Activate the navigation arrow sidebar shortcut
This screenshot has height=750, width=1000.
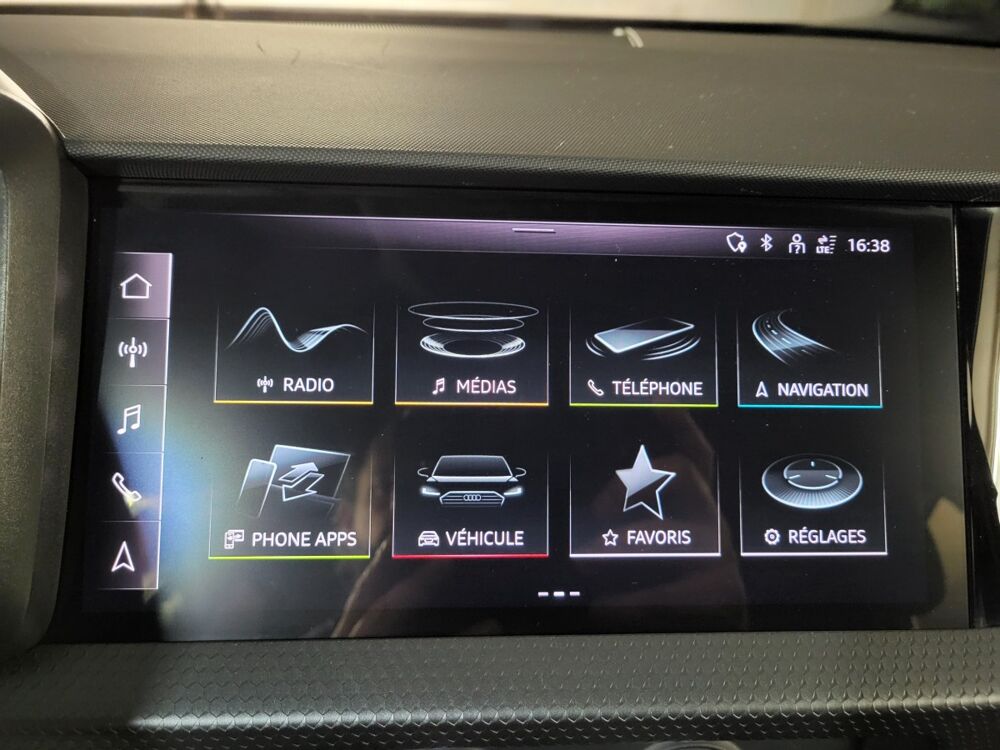124,556
